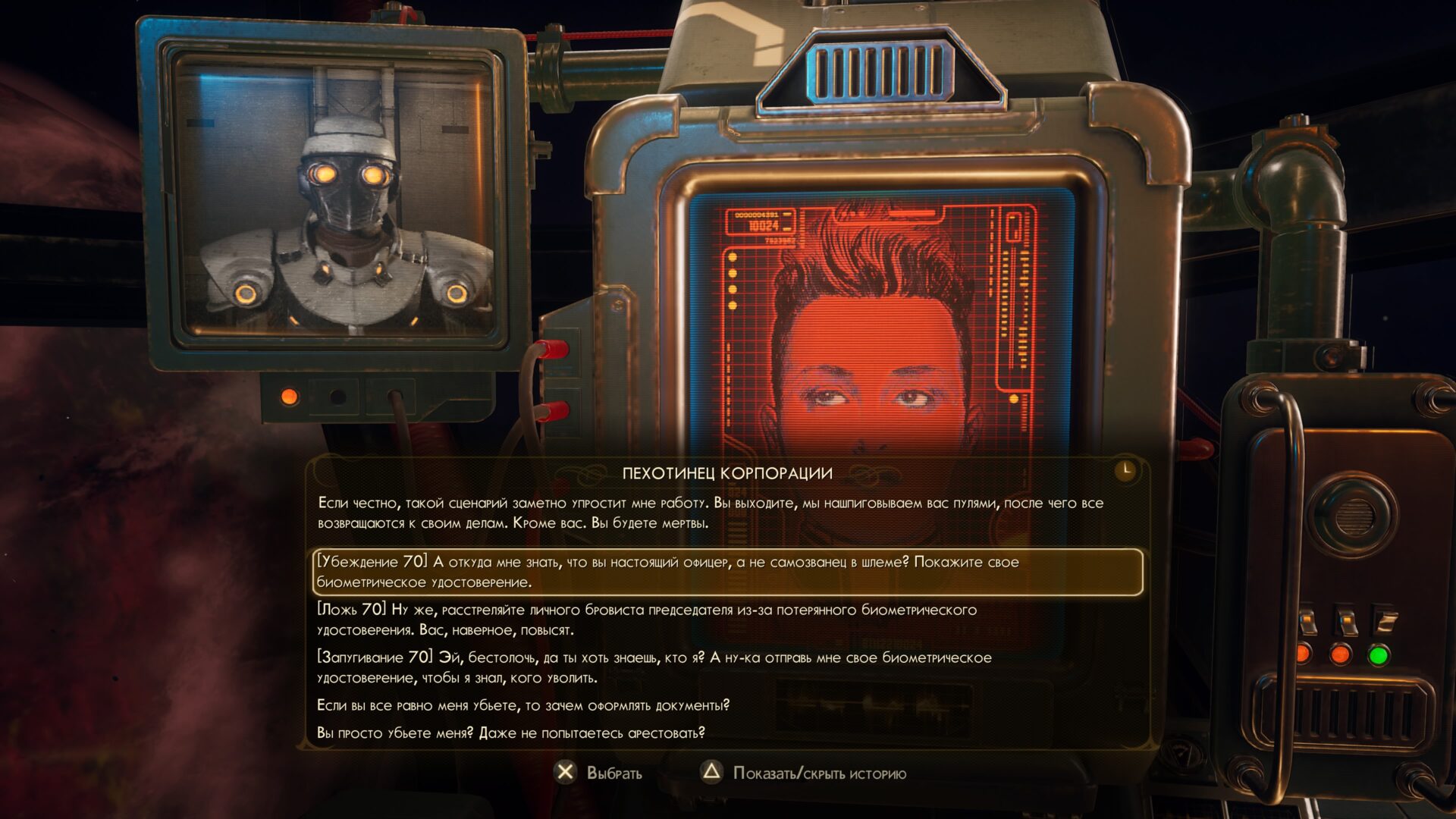
Task: Select the [Ложь 70] lie reply
Action: pyautogui.click(x=646, y=620)
